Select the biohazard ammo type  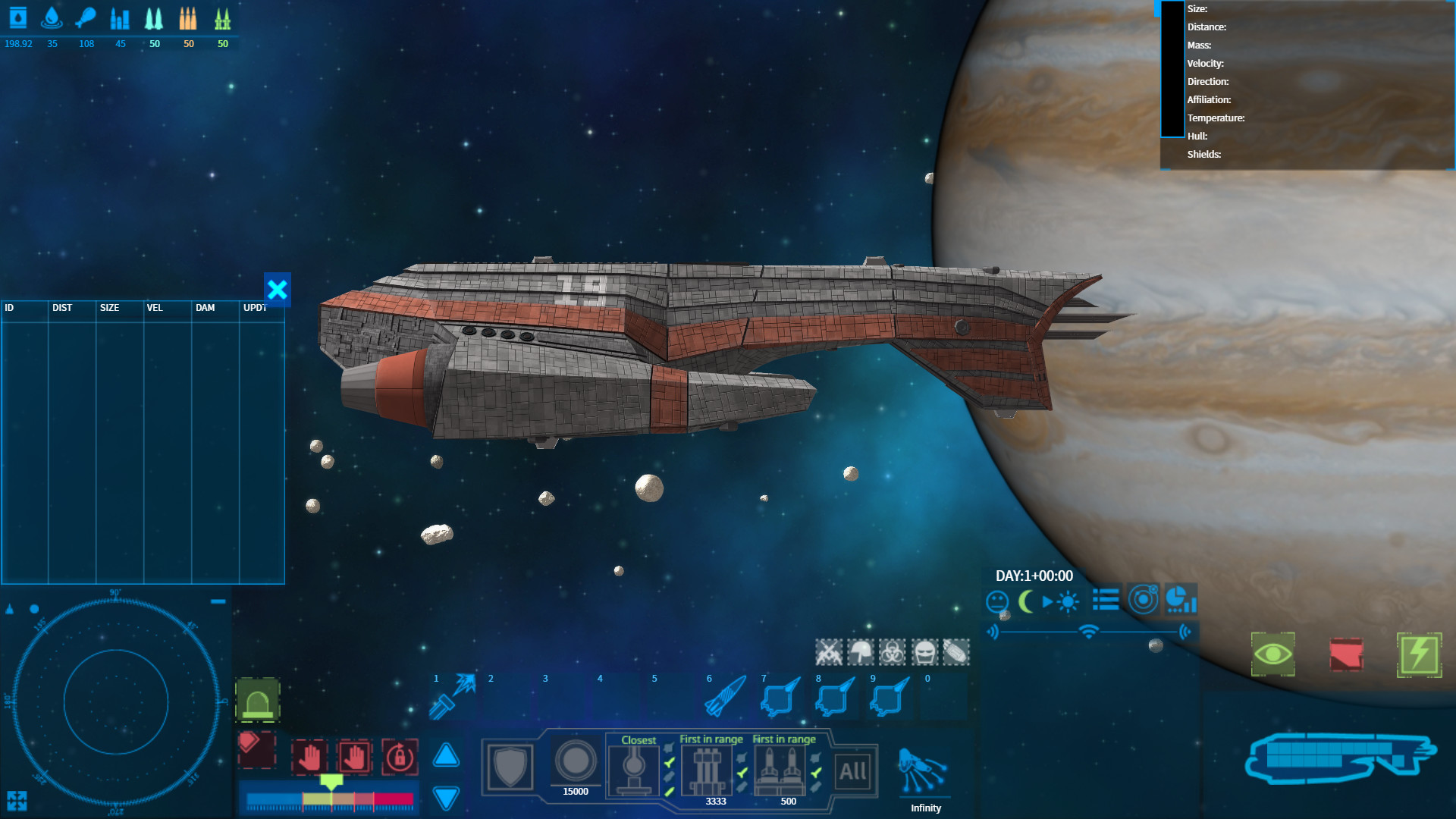click(892, 653)
